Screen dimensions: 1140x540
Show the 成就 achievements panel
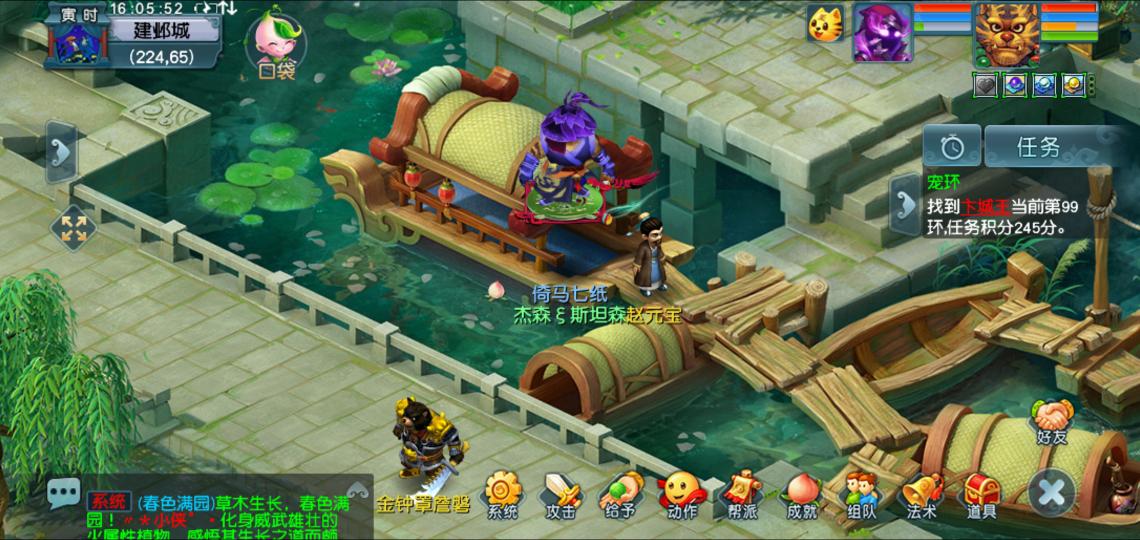(801, 494)
